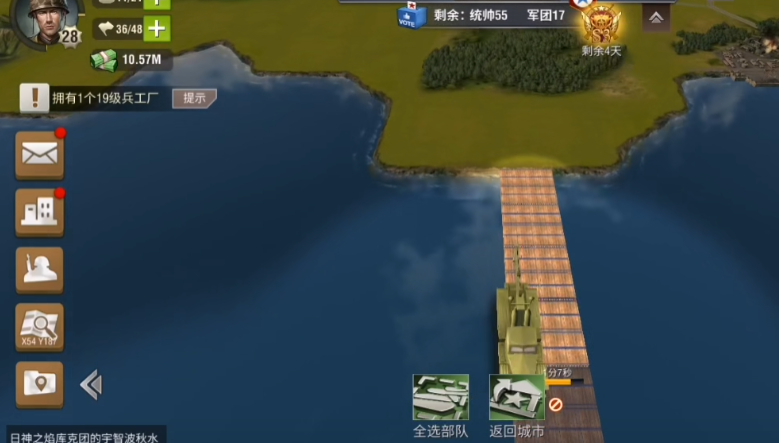Collapse the top panel with chevron
This screenshot has height=443, width=779.
[656, 17]
